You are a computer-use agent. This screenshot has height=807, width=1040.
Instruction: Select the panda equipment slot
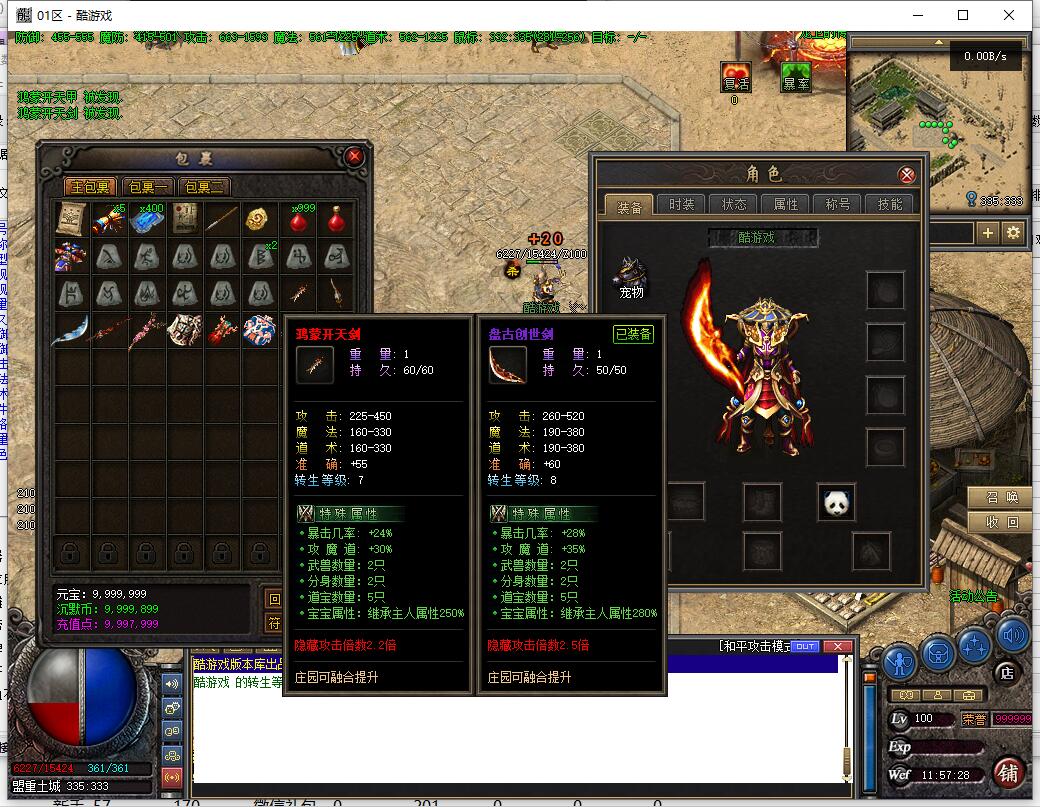837,502
